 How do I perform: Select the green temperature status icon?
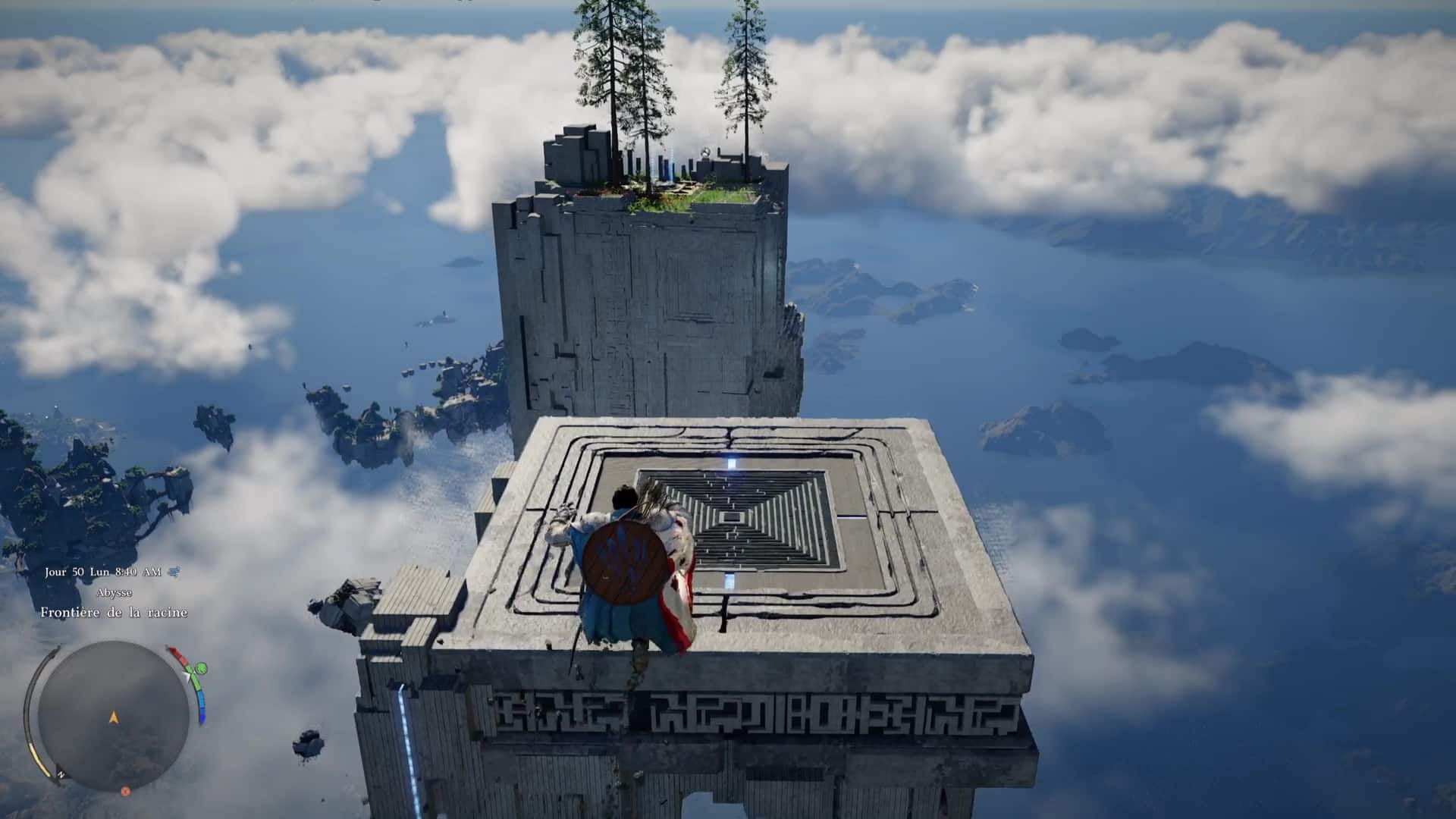[x=201, y=669]
